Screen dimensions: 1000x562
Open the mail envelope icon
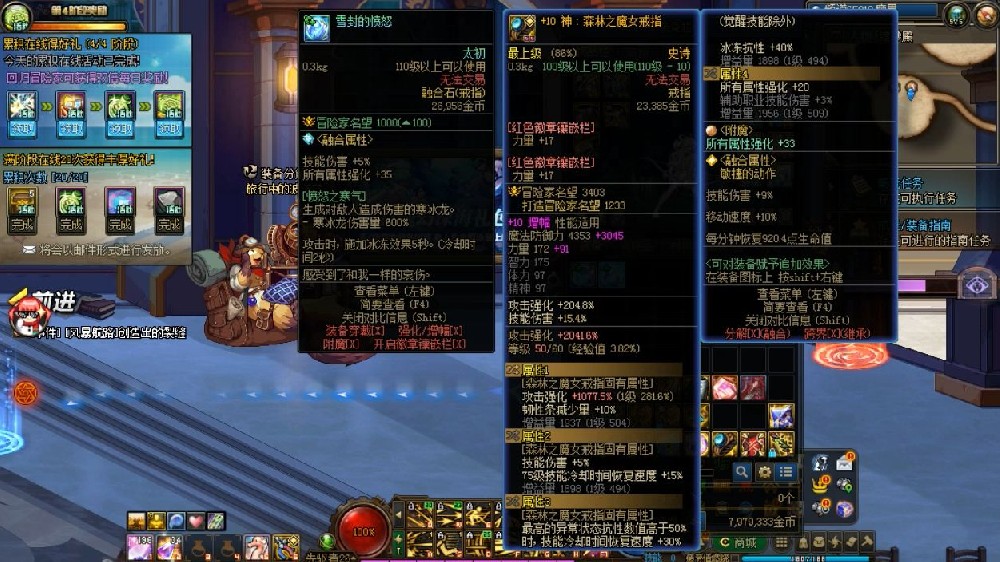pyautogui.click(x=845, y=461)
